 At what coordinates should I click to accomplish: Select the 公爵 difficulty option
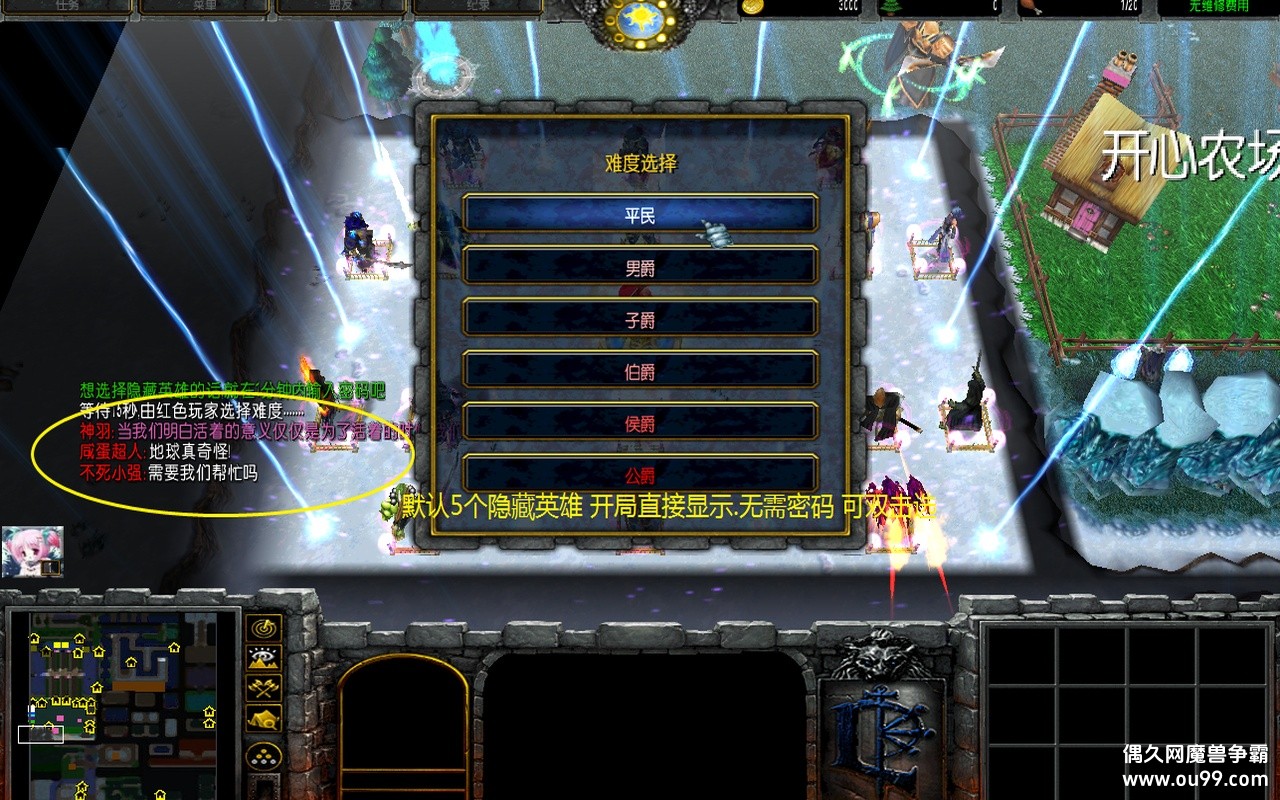tap(639, 474)
